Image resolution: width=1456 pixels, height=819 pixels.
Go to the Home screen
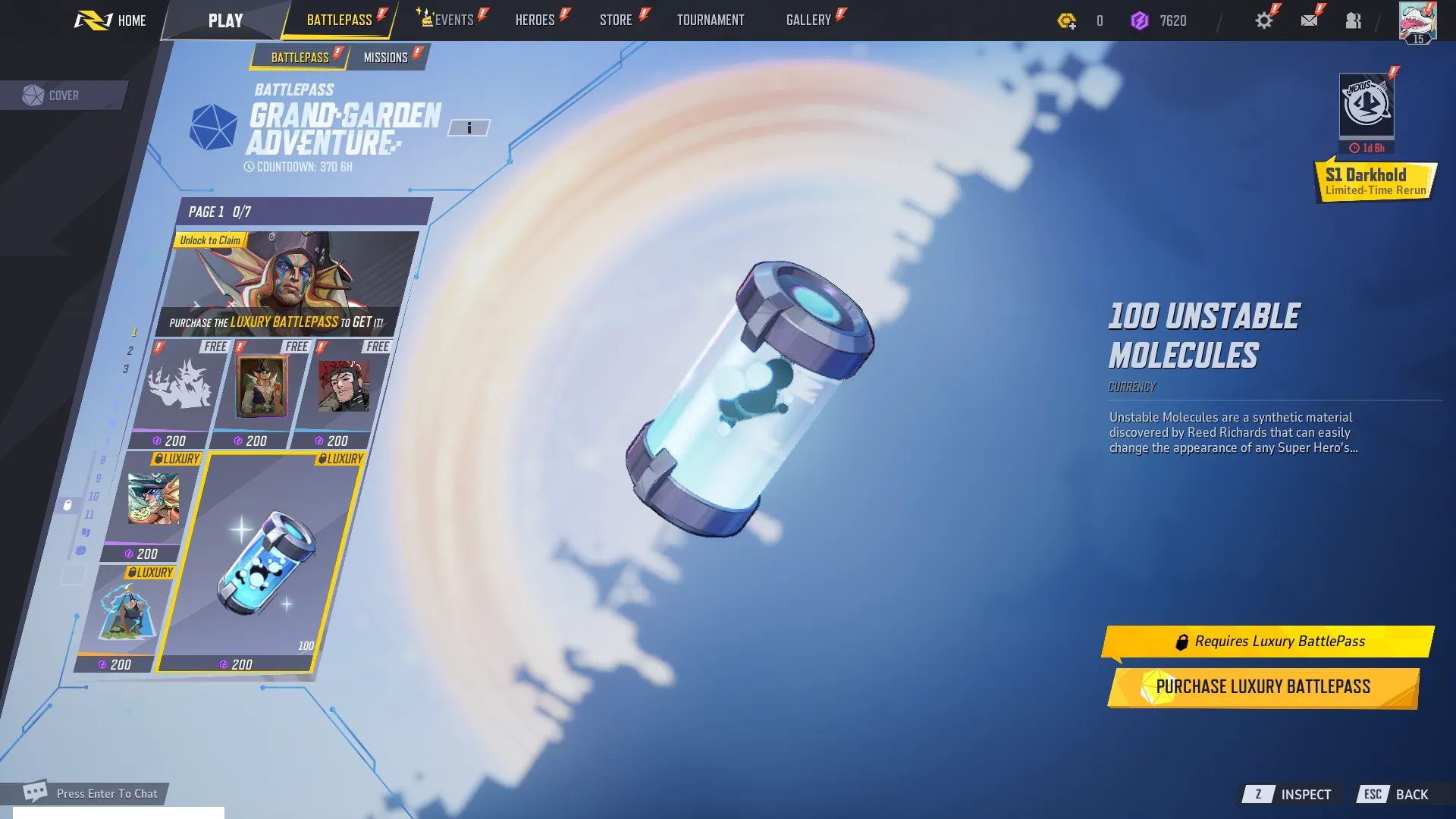tap(111, 20)
